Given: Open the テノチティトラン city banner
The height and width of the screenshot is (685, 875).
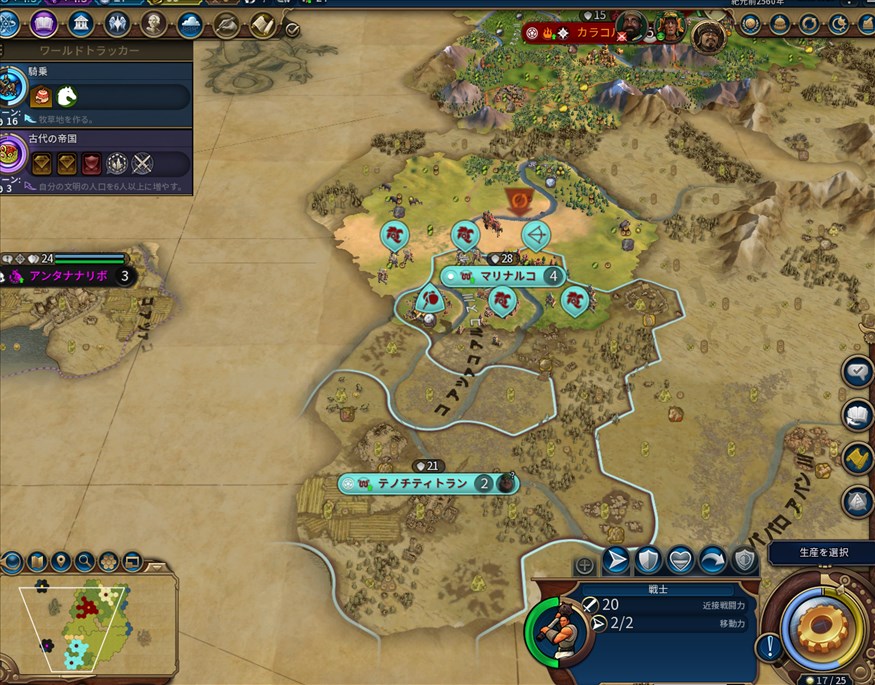Looking at the screenshot, I should [x=421, y=483].
